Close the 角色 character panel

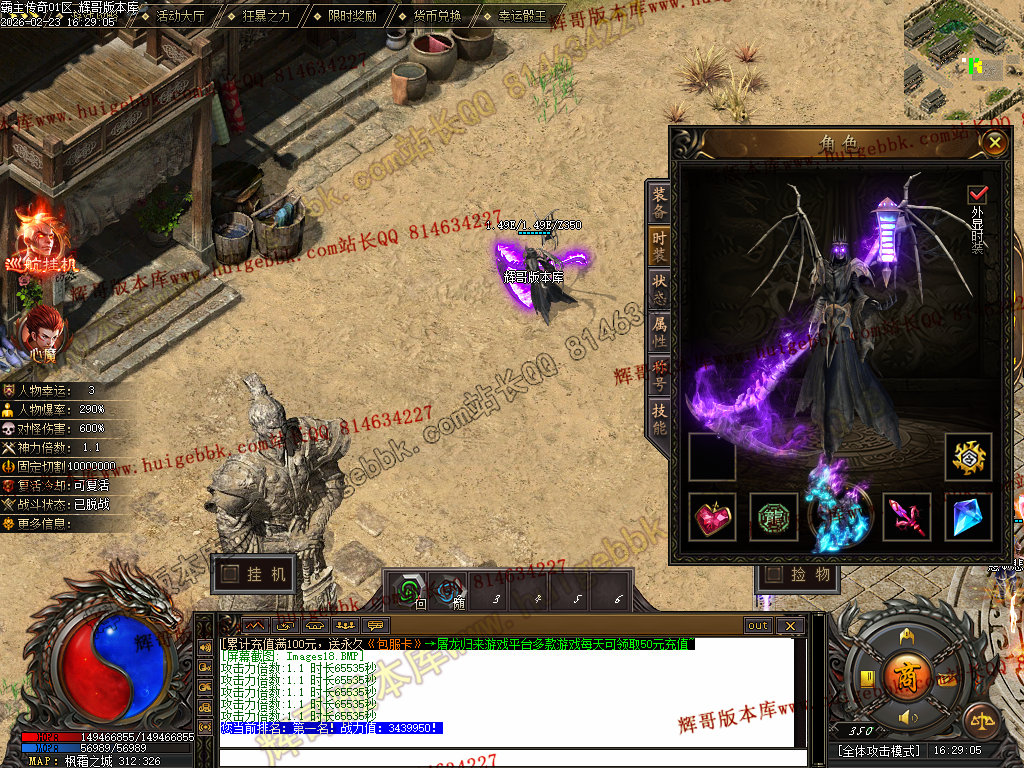point(993,143)
